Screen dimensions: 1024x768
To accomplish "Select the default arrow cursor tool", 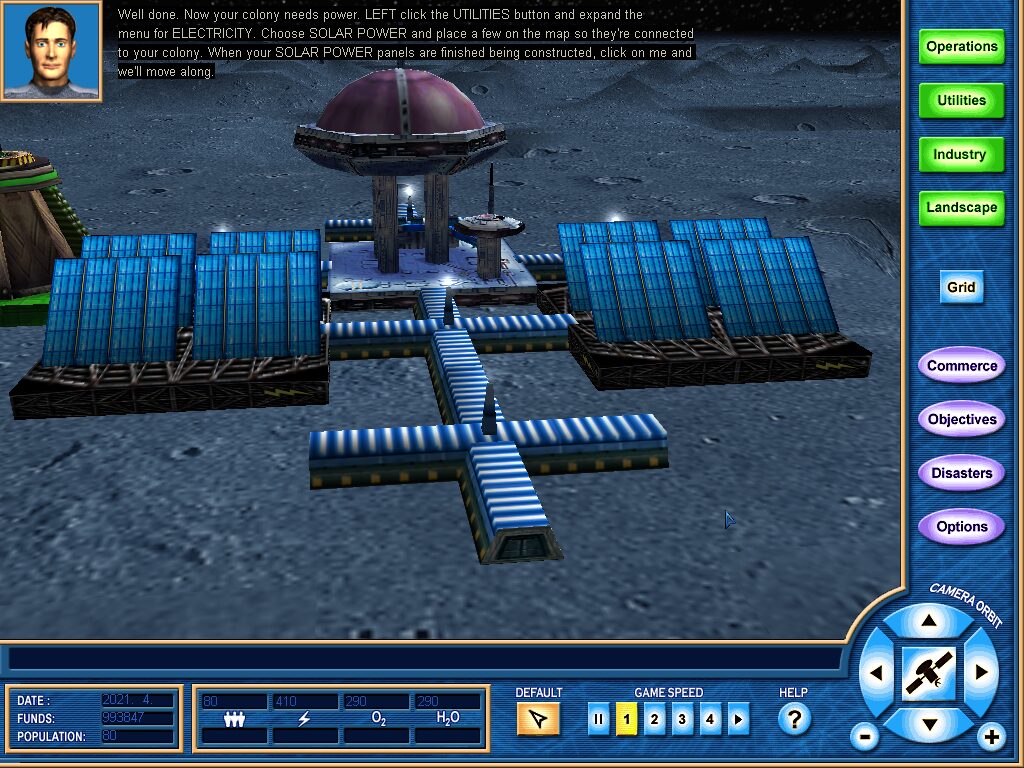I will pos(538,719).
